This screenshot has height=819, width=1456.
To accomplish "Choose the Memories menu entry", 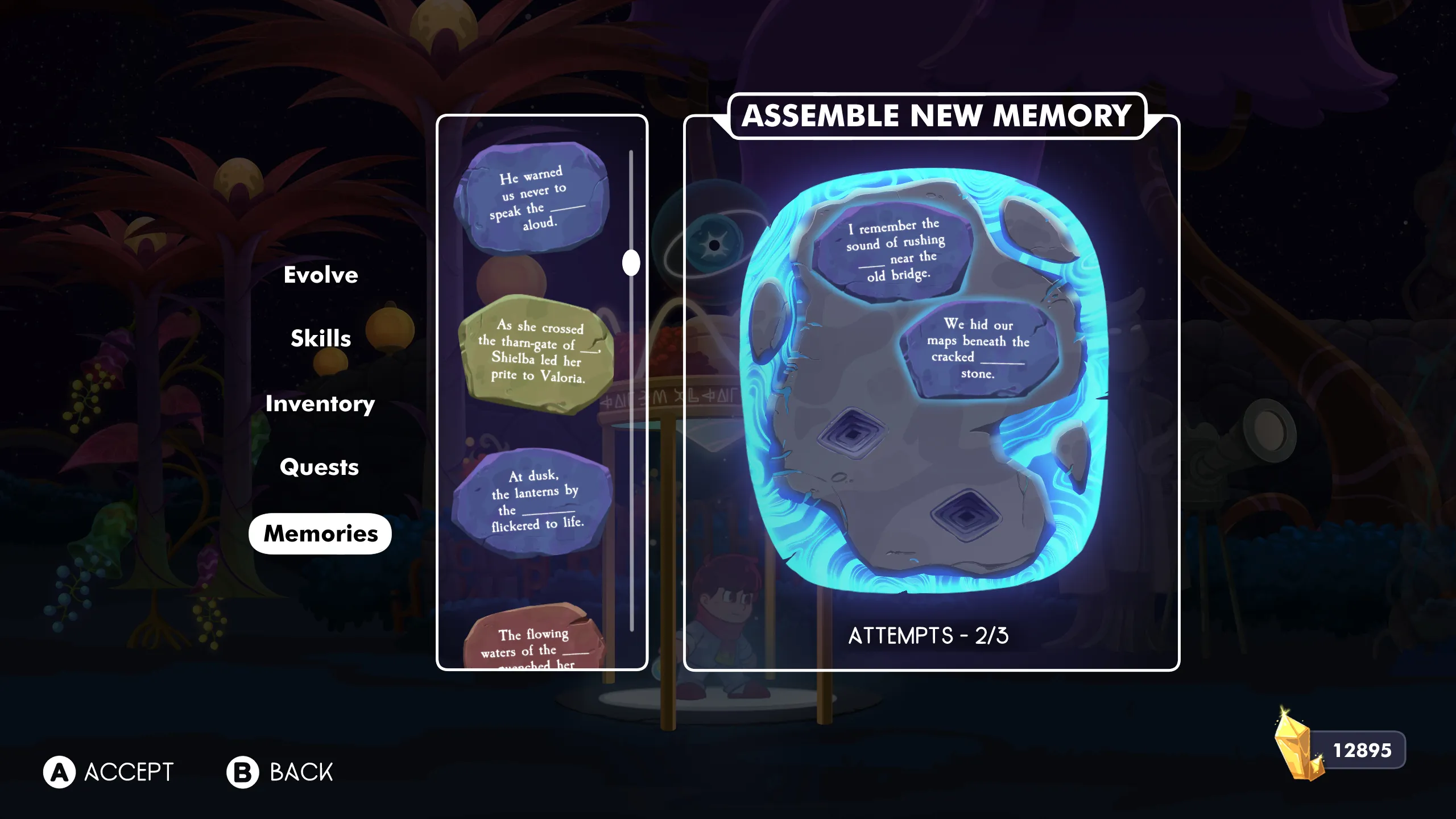I will [320, 533].
